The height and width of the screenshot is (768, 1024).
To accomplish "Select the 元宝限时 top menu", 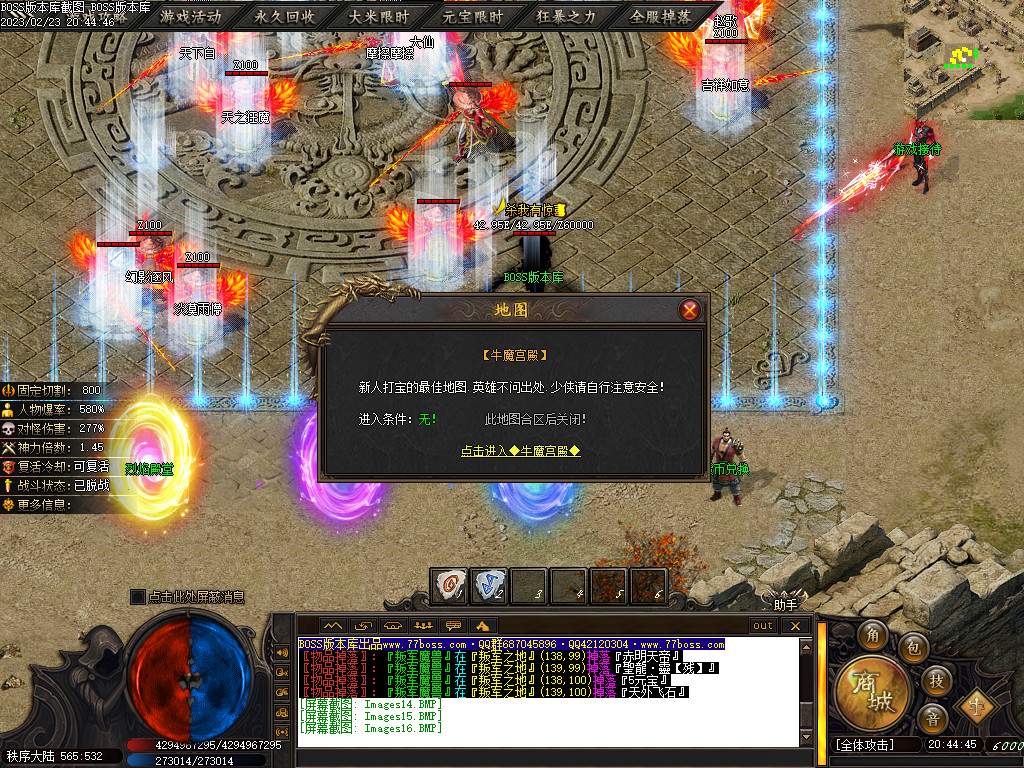I will point(473,17).
